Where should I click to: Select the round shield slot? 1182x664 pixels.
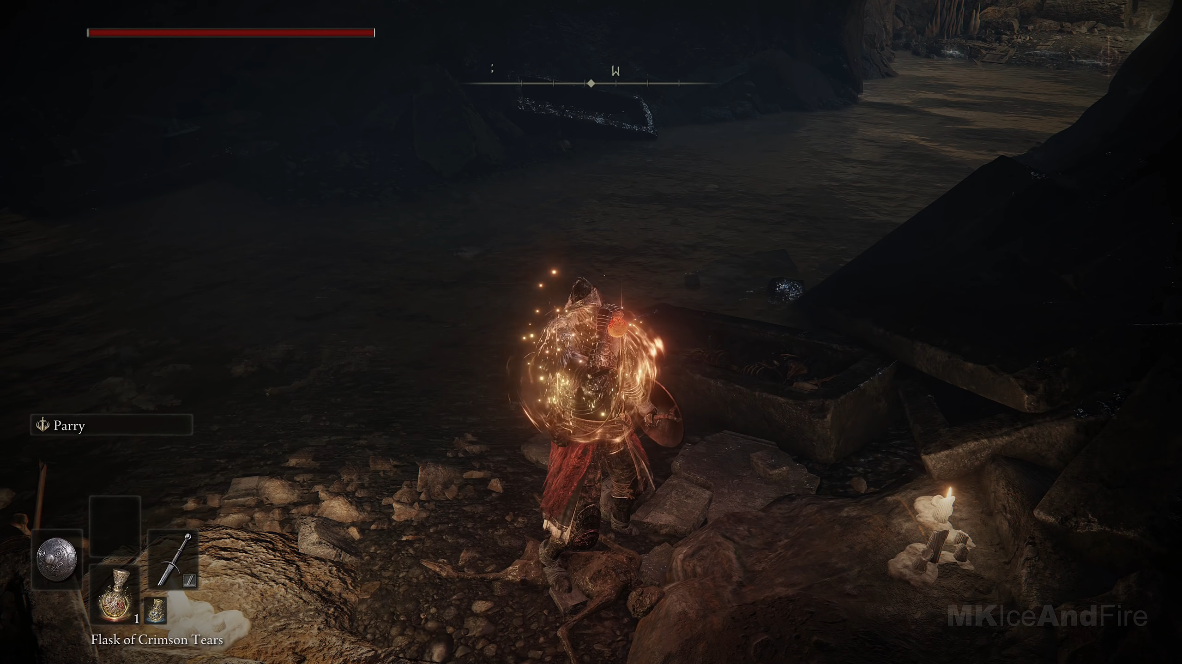(x=56, y=559)
